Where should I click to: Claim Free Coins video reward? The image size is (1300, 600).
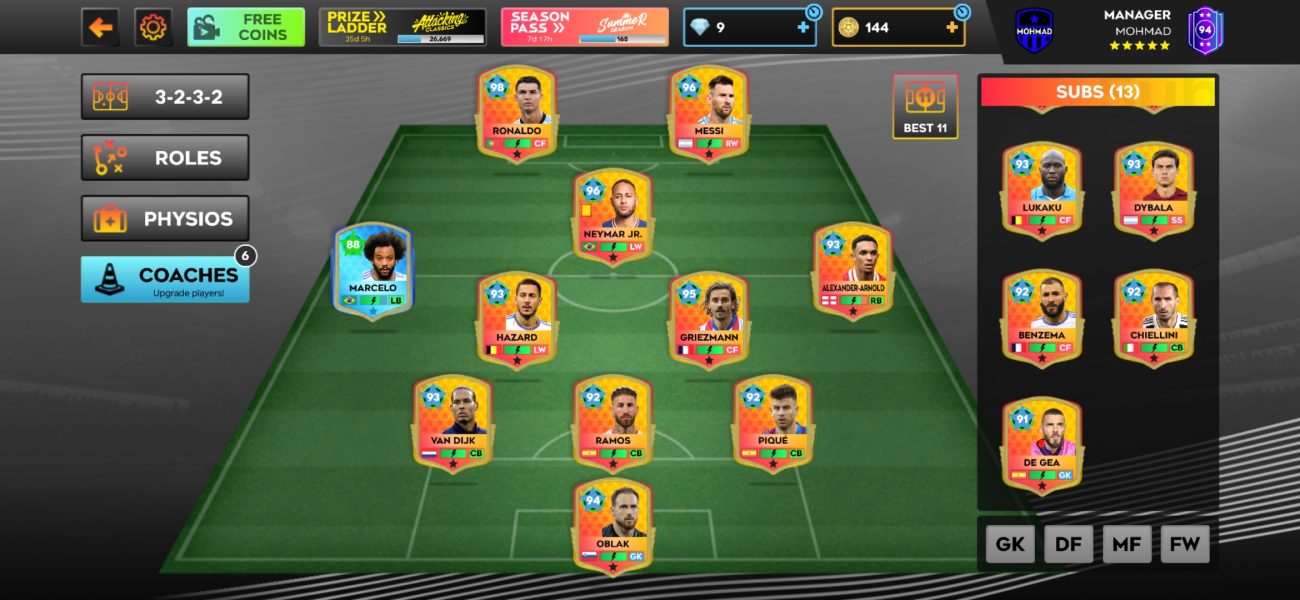click(x=246, y=28)
